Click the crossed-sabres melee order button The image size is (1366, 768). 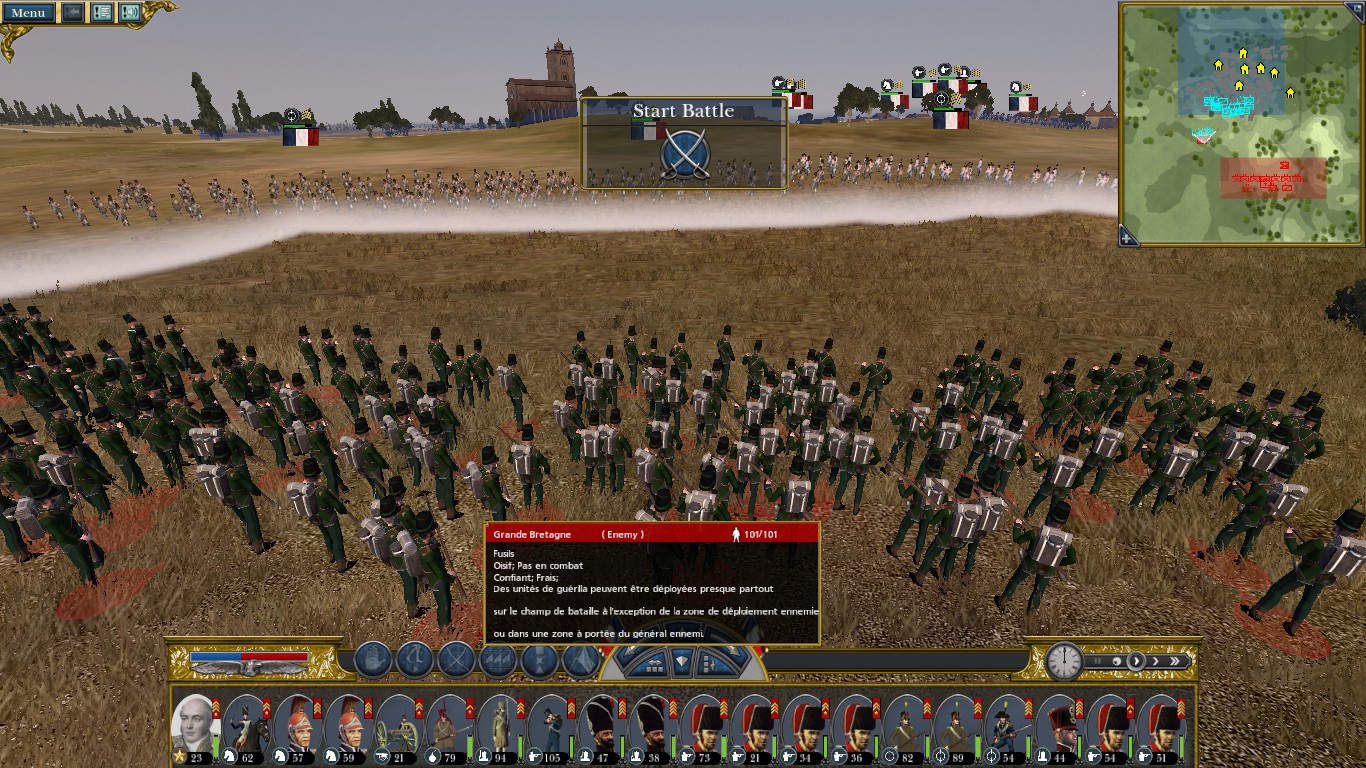[457, 660]
